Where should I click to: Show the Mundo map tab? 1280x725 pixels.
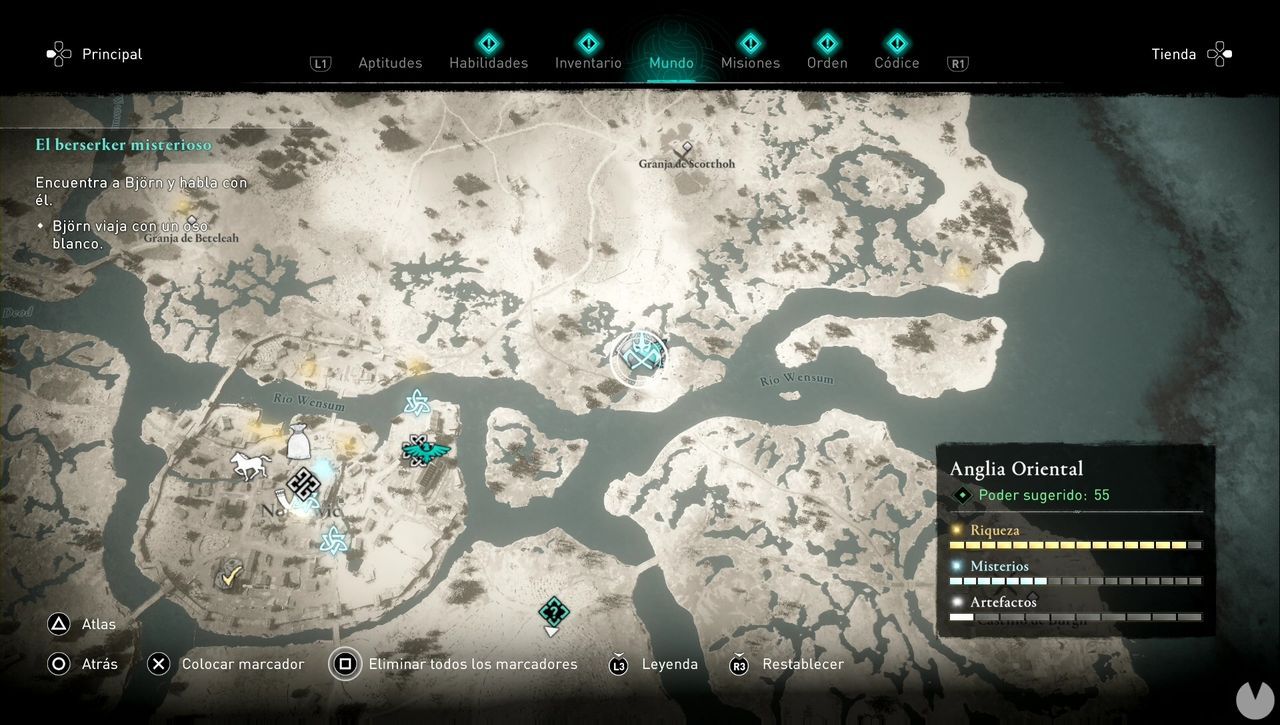[x=671, y=63]
